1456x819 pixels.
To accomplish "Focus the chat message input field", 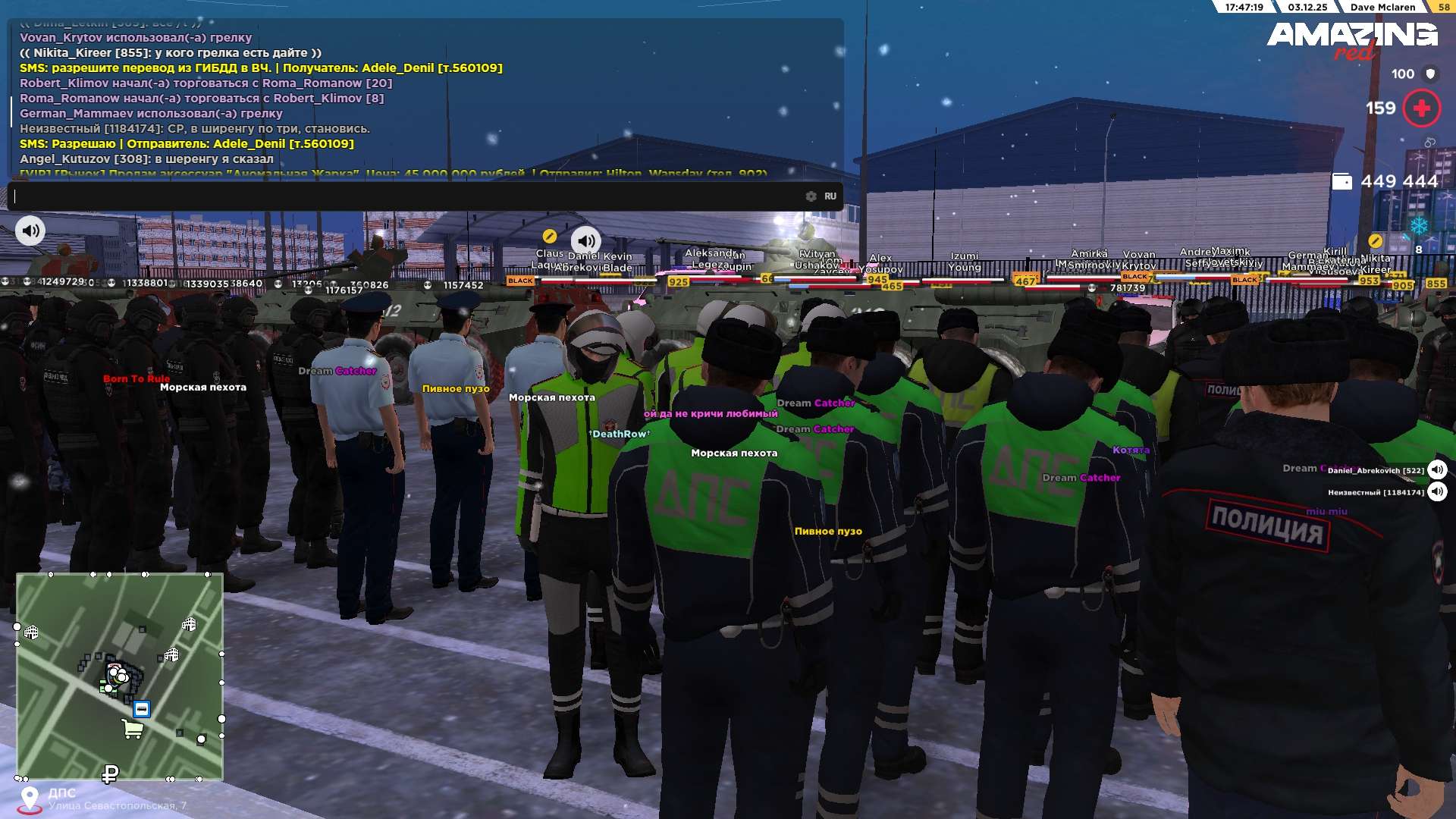I will [409, 196].
